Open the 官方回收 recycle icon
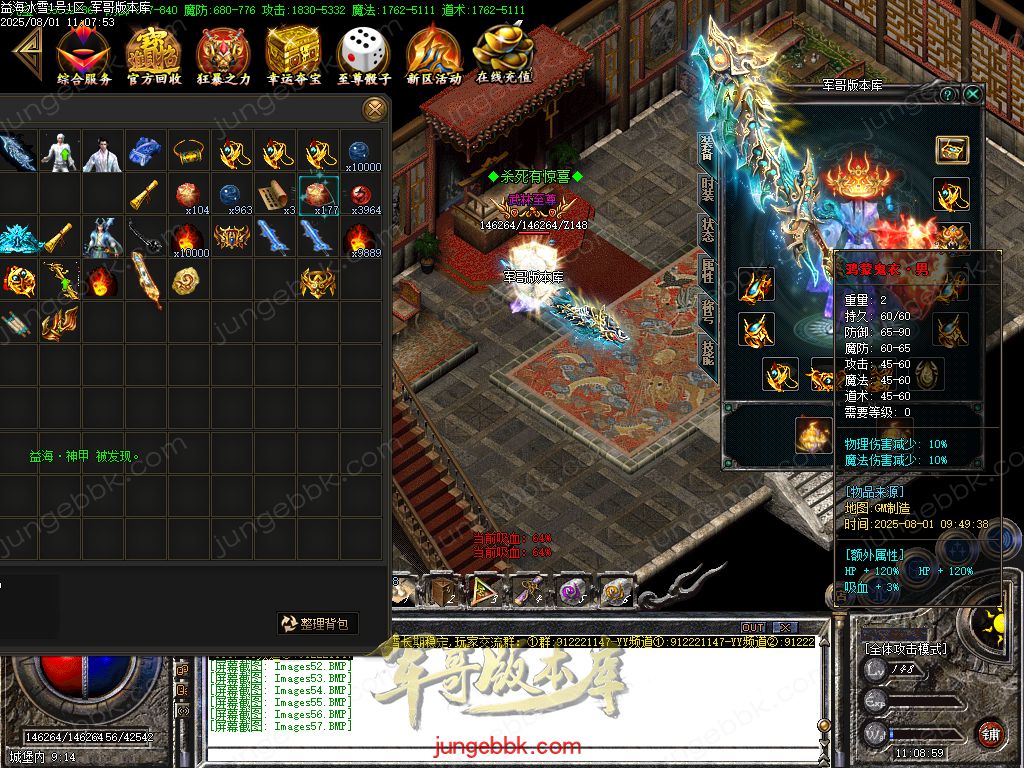The width and height of the screenshot is (1024, 768). [154, 54]
